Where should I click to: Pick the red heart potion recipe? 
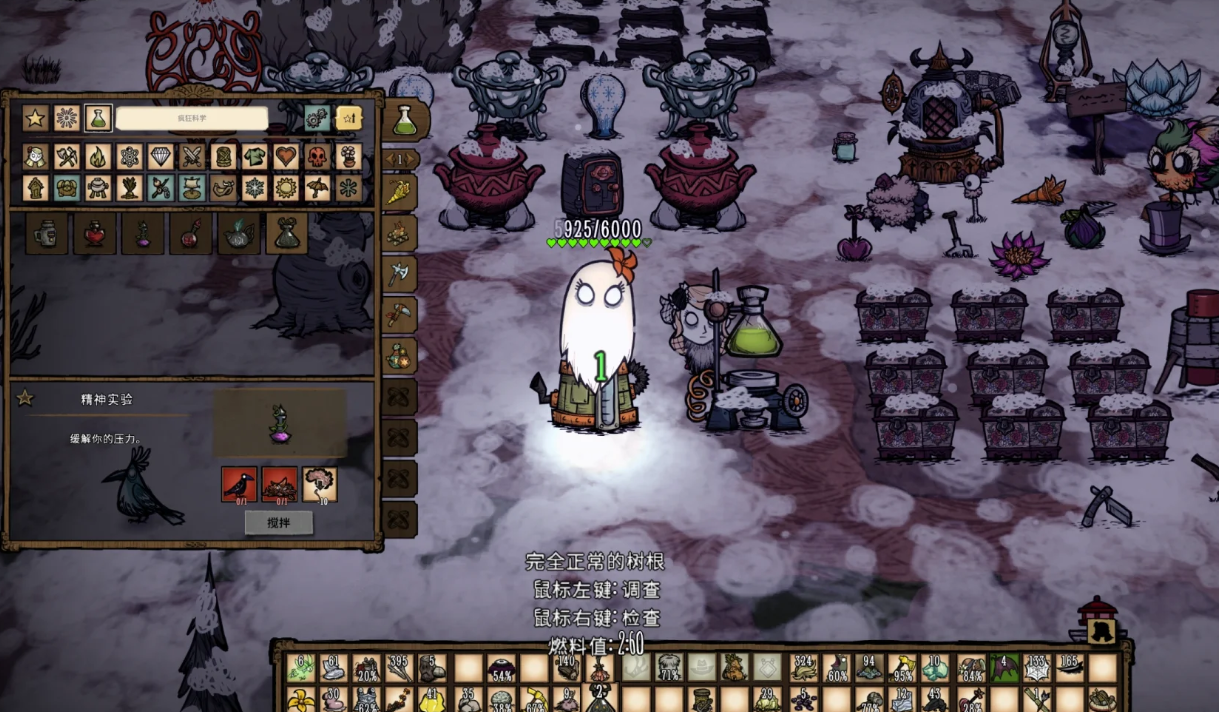pos(95,234)
